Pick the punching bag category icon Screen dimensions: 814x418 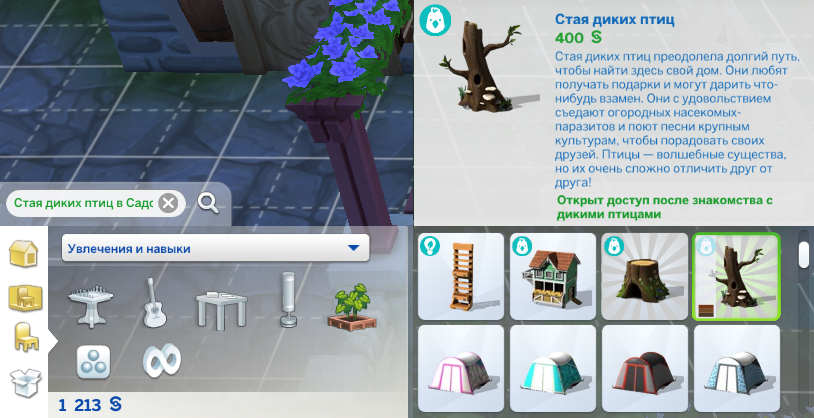[x=288, y=301]
